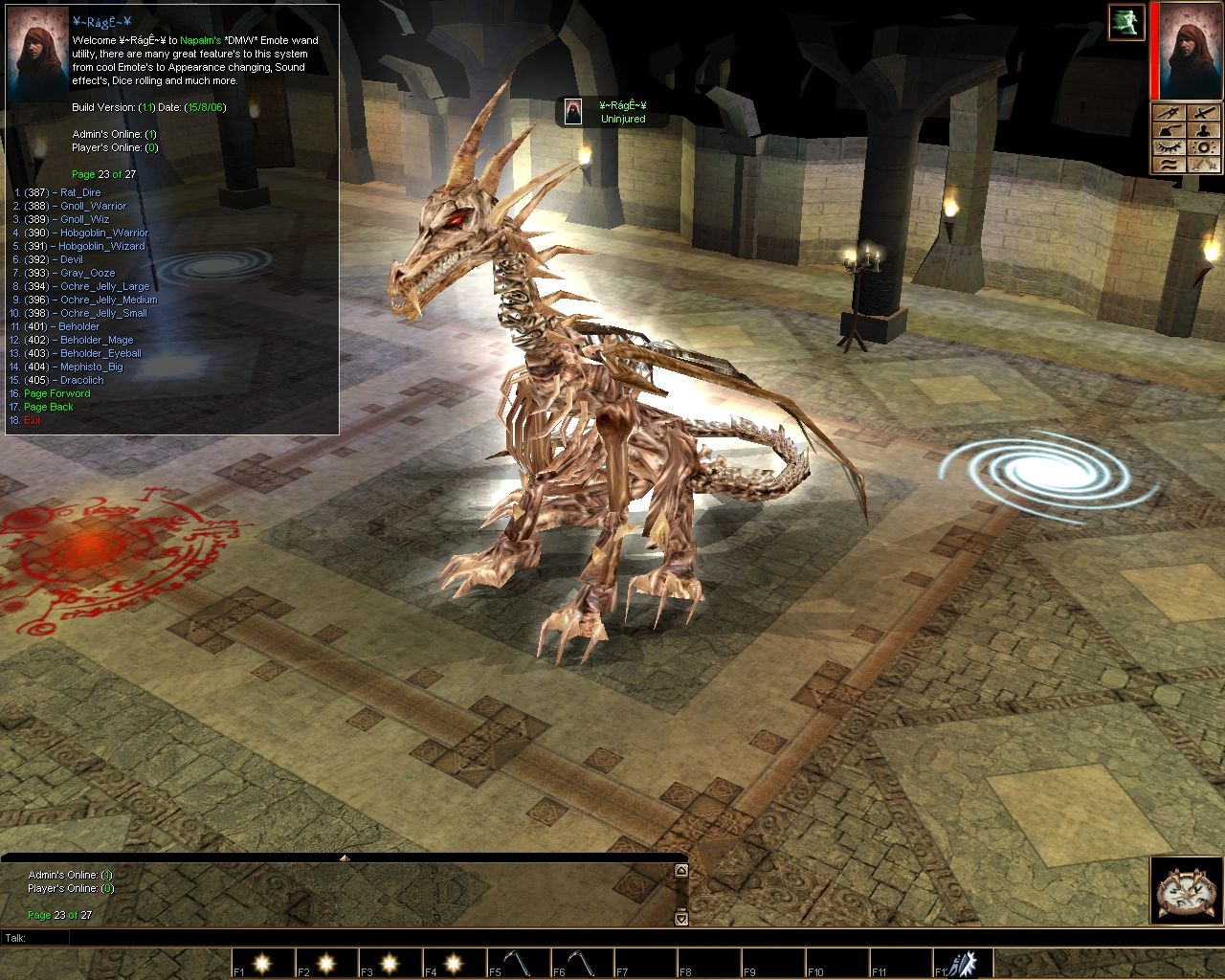Image resolution: width=1225 pixels, height=980 pixels.
Task: Exit the emote wand dialogue
Action: [x=33, y=420]
